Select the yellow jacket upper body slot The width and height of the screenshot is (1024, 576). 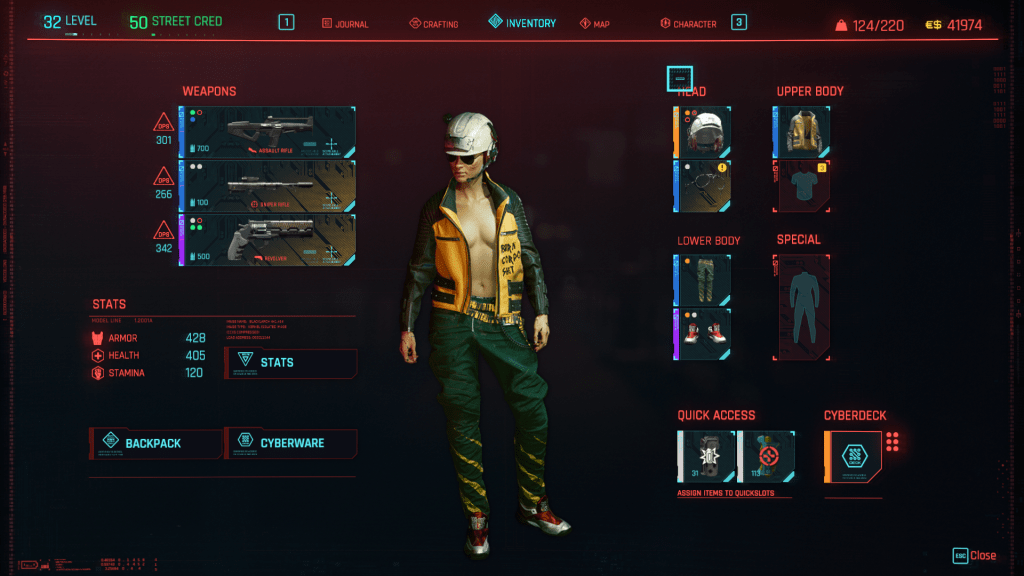tap(801, 132)
